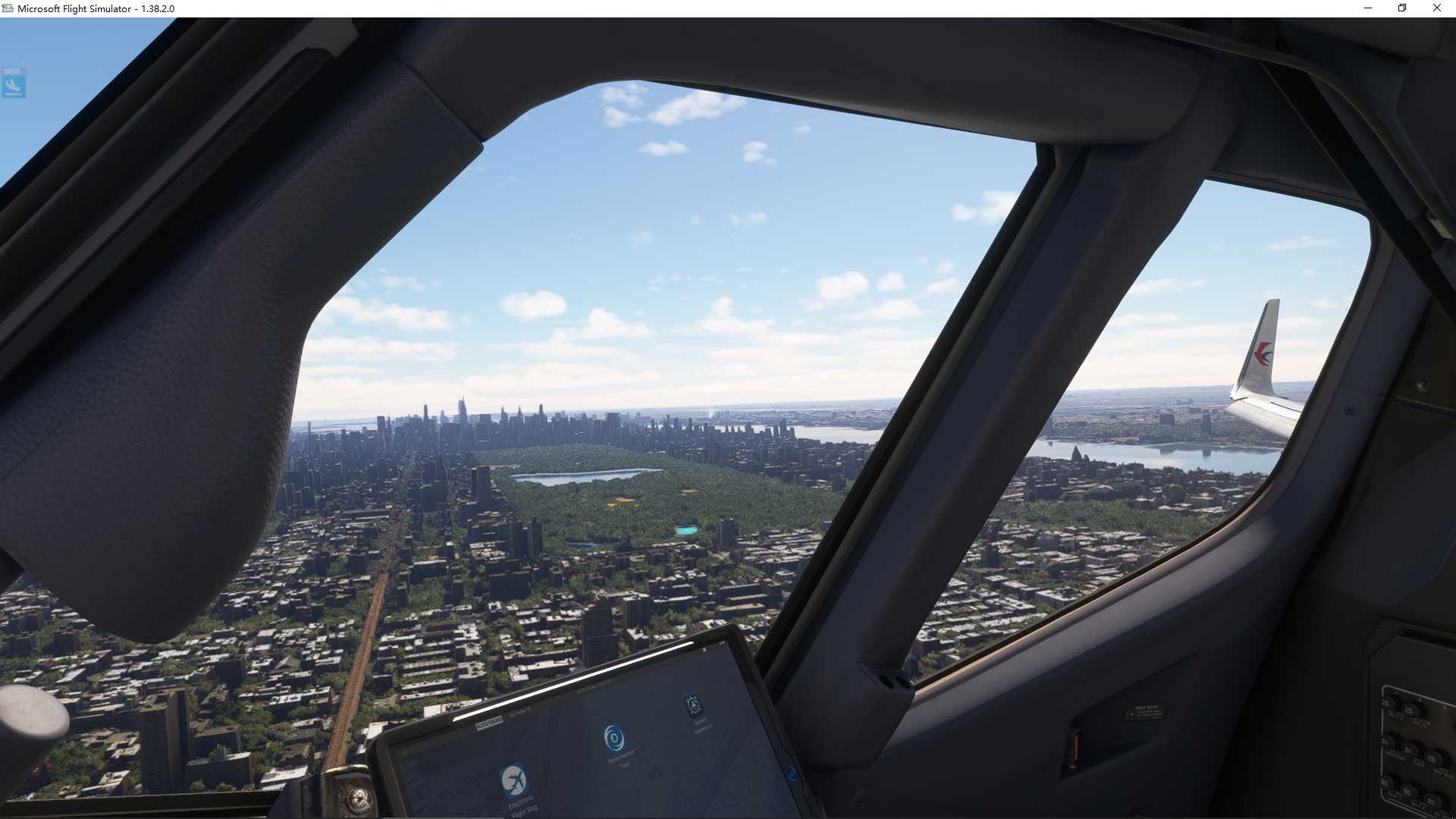Restore down the game window
This screenshot has height=819, width=1456.
pyautogui.click(x=1402, y=8)
